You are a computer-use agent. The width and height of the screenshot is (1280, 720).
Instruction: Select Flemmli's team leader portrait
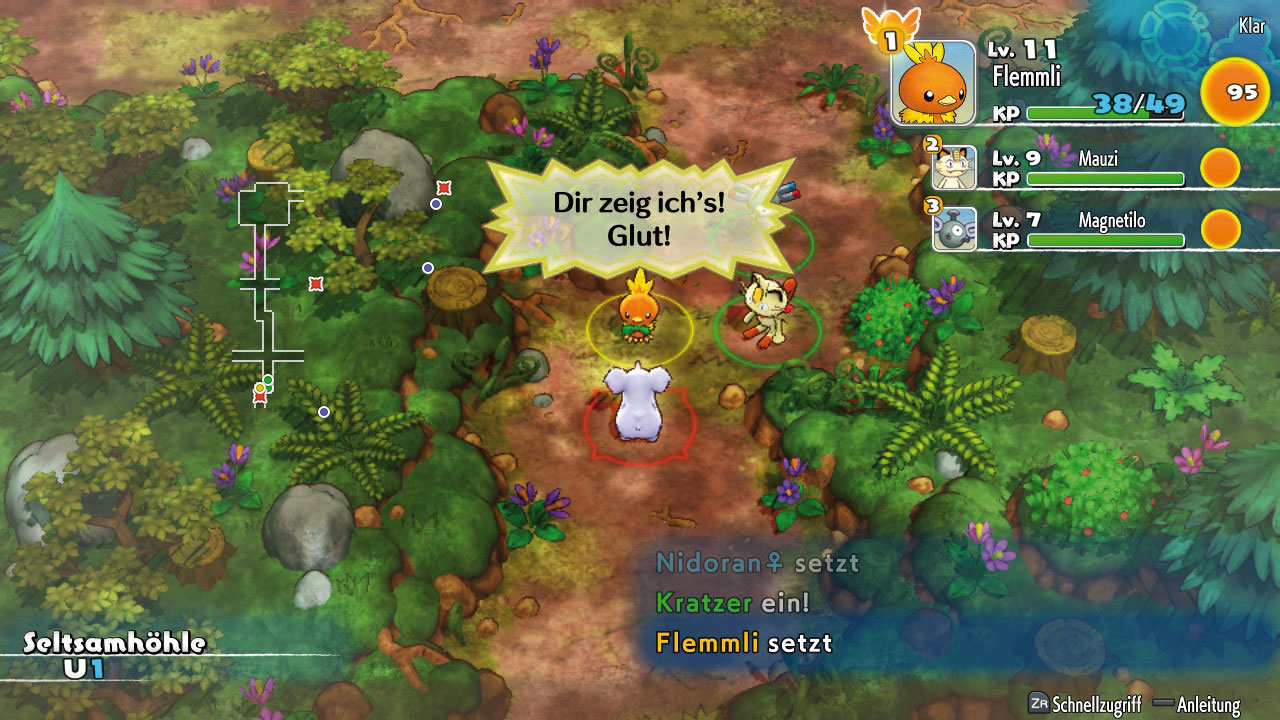[933, 83]
